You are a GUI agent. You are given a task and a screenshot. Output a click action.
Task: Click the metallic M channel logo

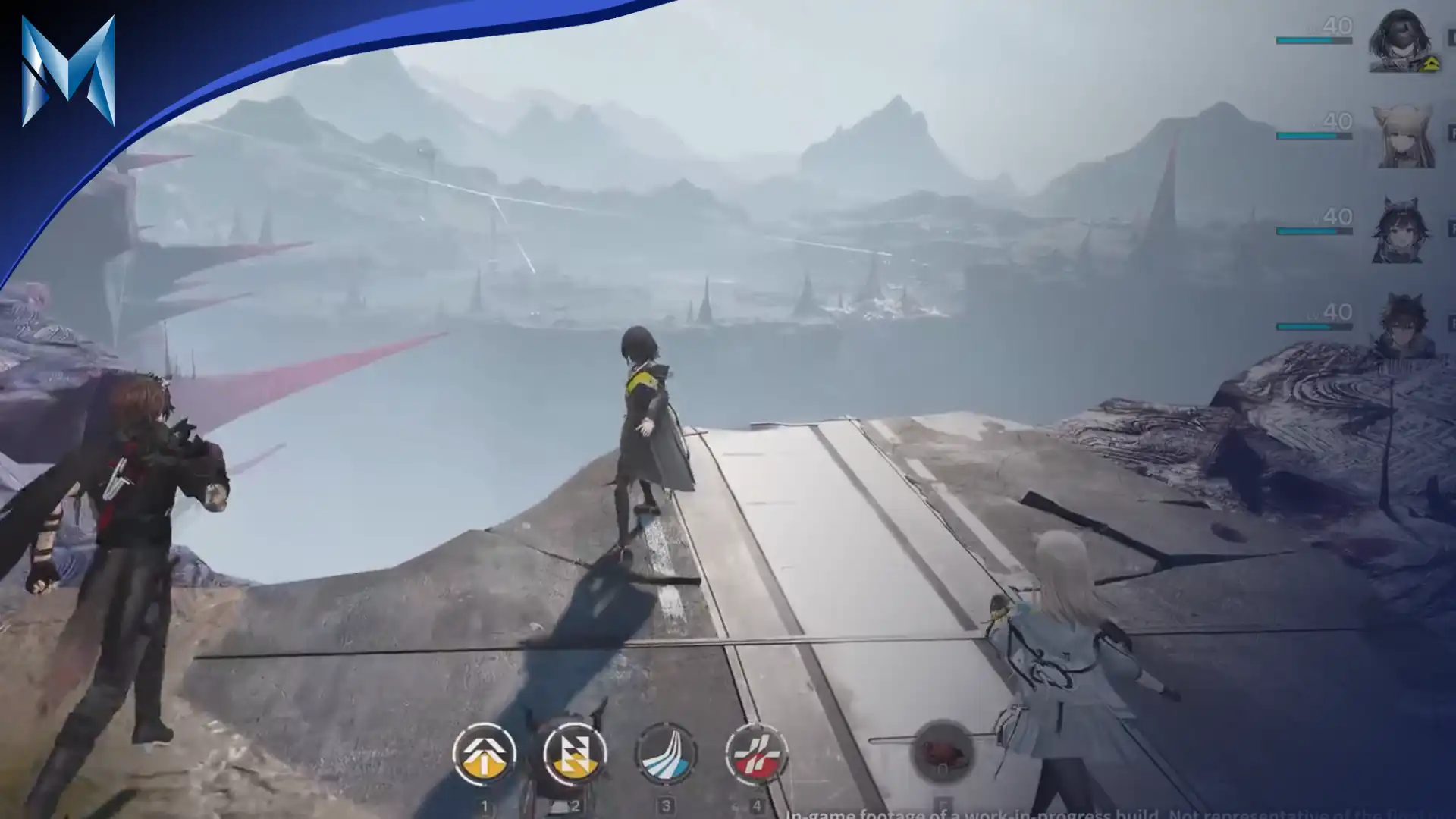(x=67, y=72)
